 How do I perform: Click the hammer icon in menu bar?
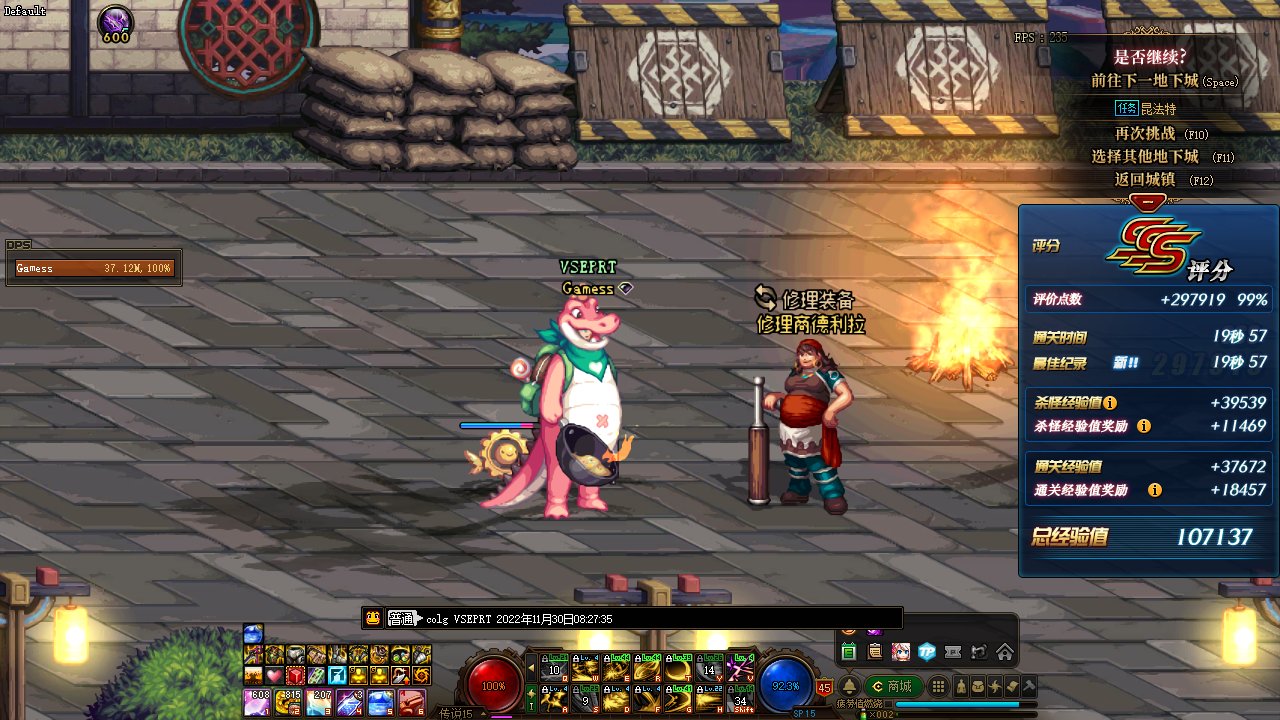(1028, 686)
